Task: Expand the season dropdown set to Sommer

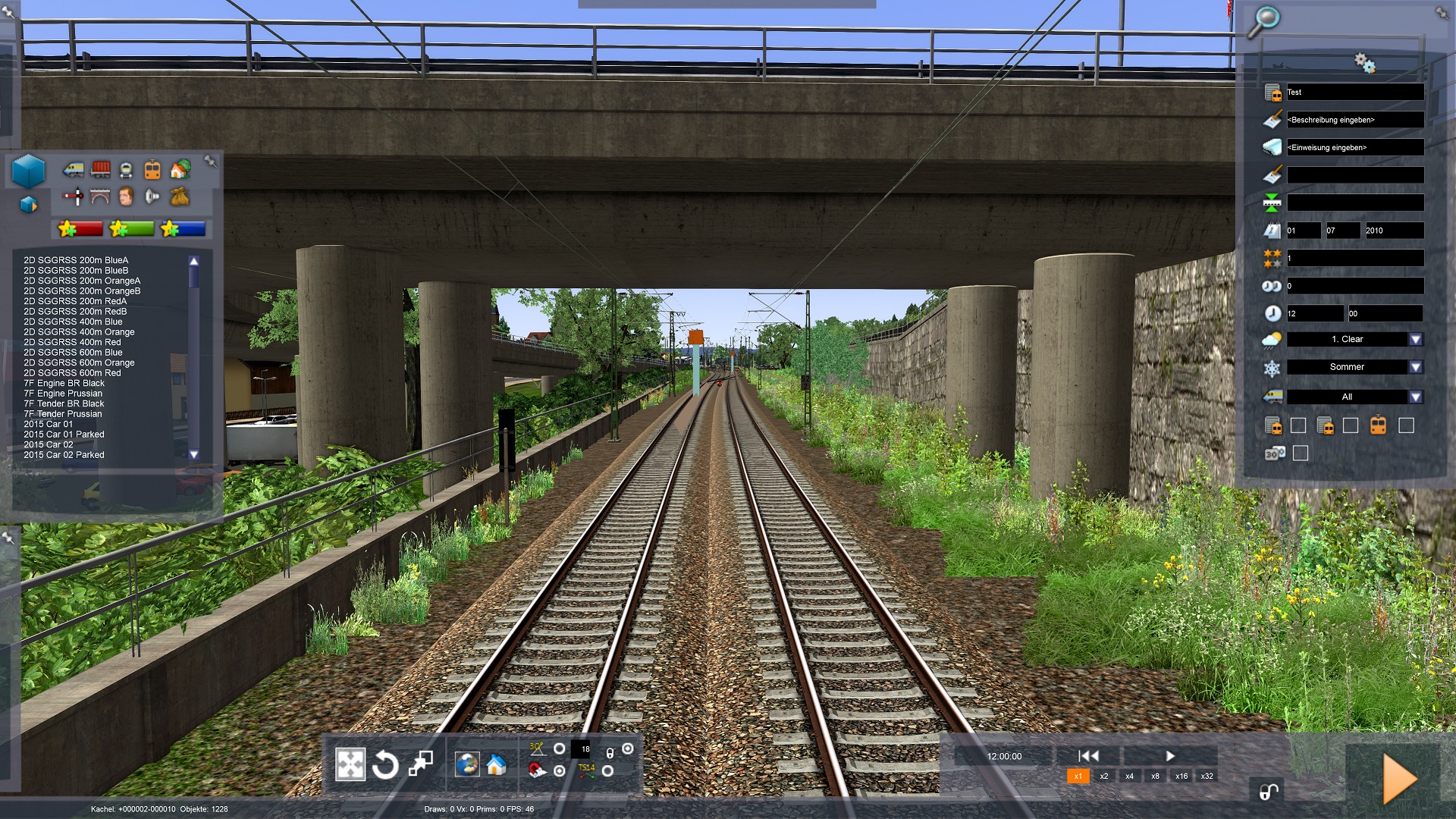Action: pyautogui.click(x=1415, y=367)
